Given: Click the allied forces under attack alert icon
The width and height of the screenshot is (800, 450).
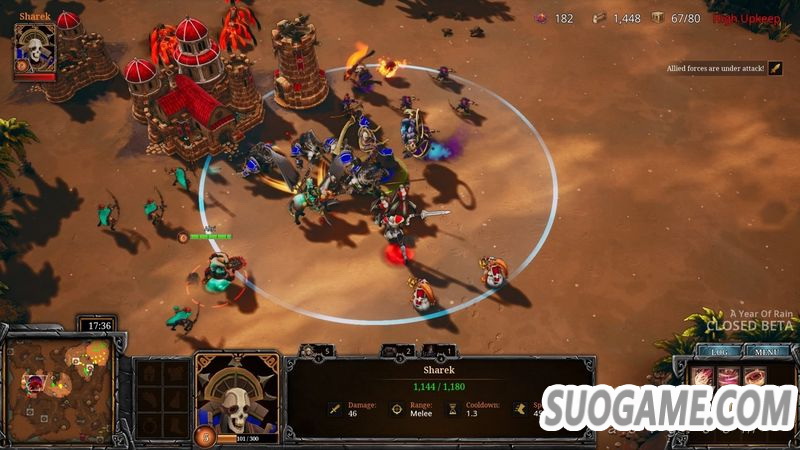Looking at the screenshot, I should (x=775, y=69).
